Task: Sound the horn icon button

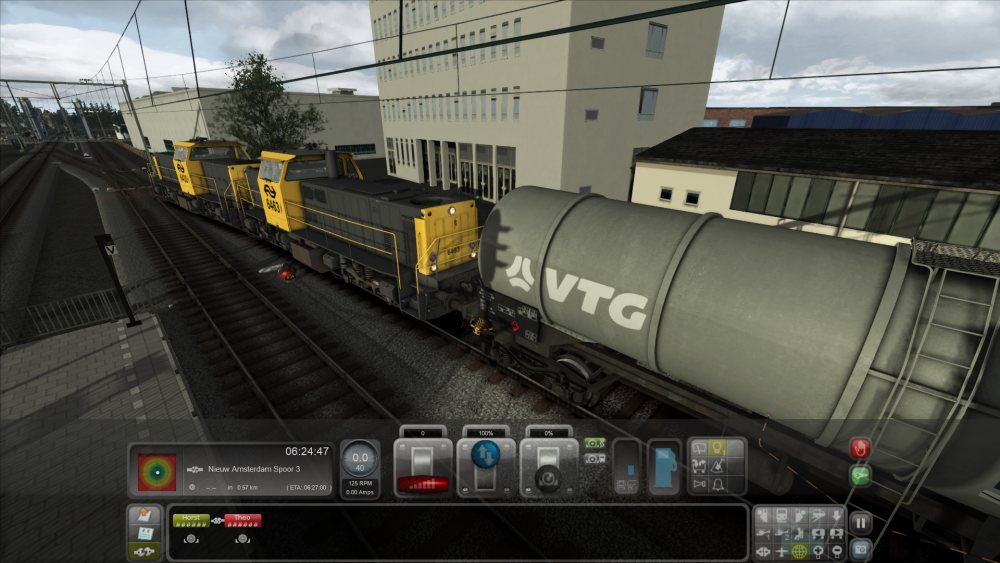Action: [x=699, y=484]
